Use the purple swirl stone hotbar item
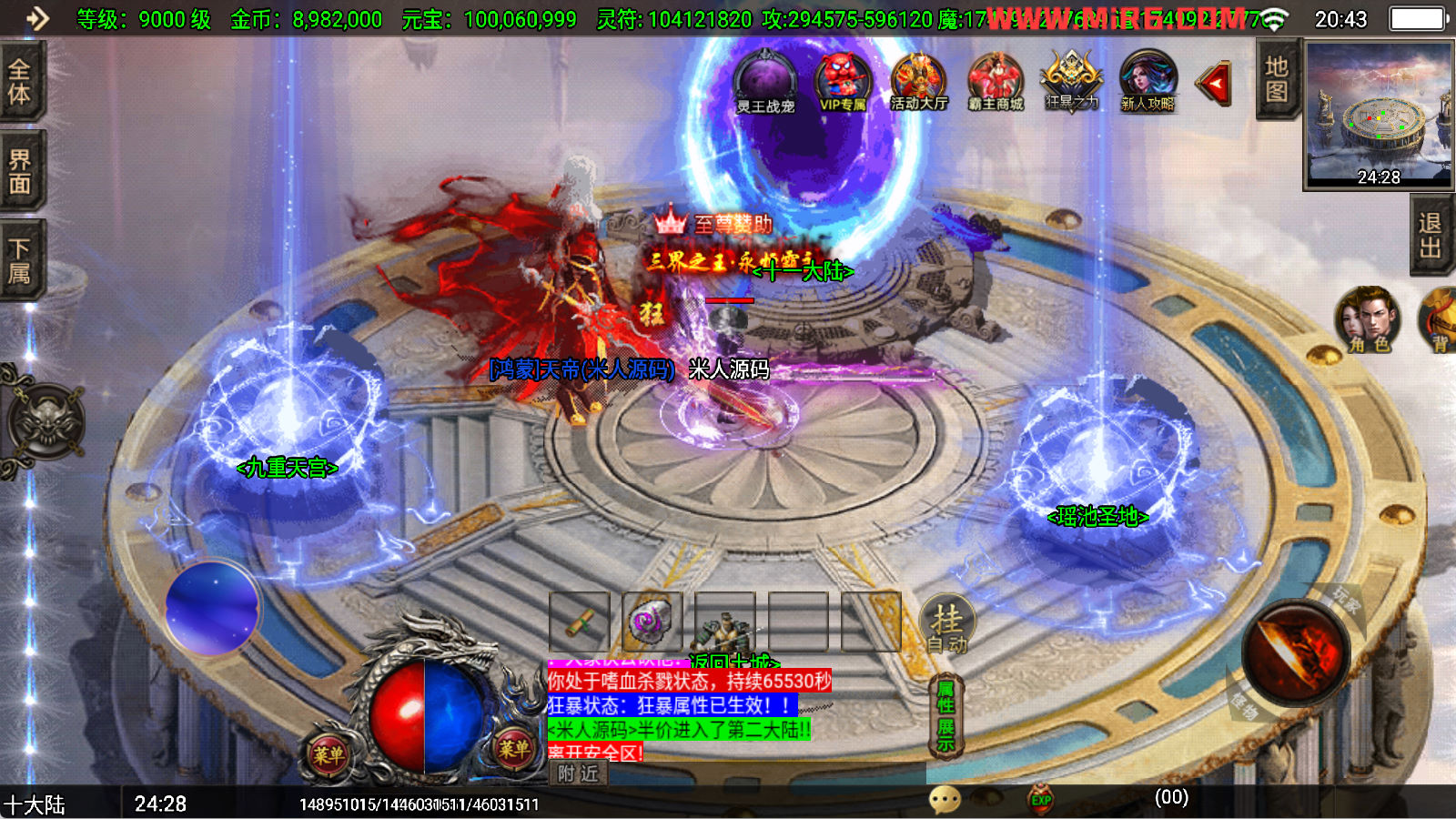Viewport: 1456px width, 819px height. [652, 622]
